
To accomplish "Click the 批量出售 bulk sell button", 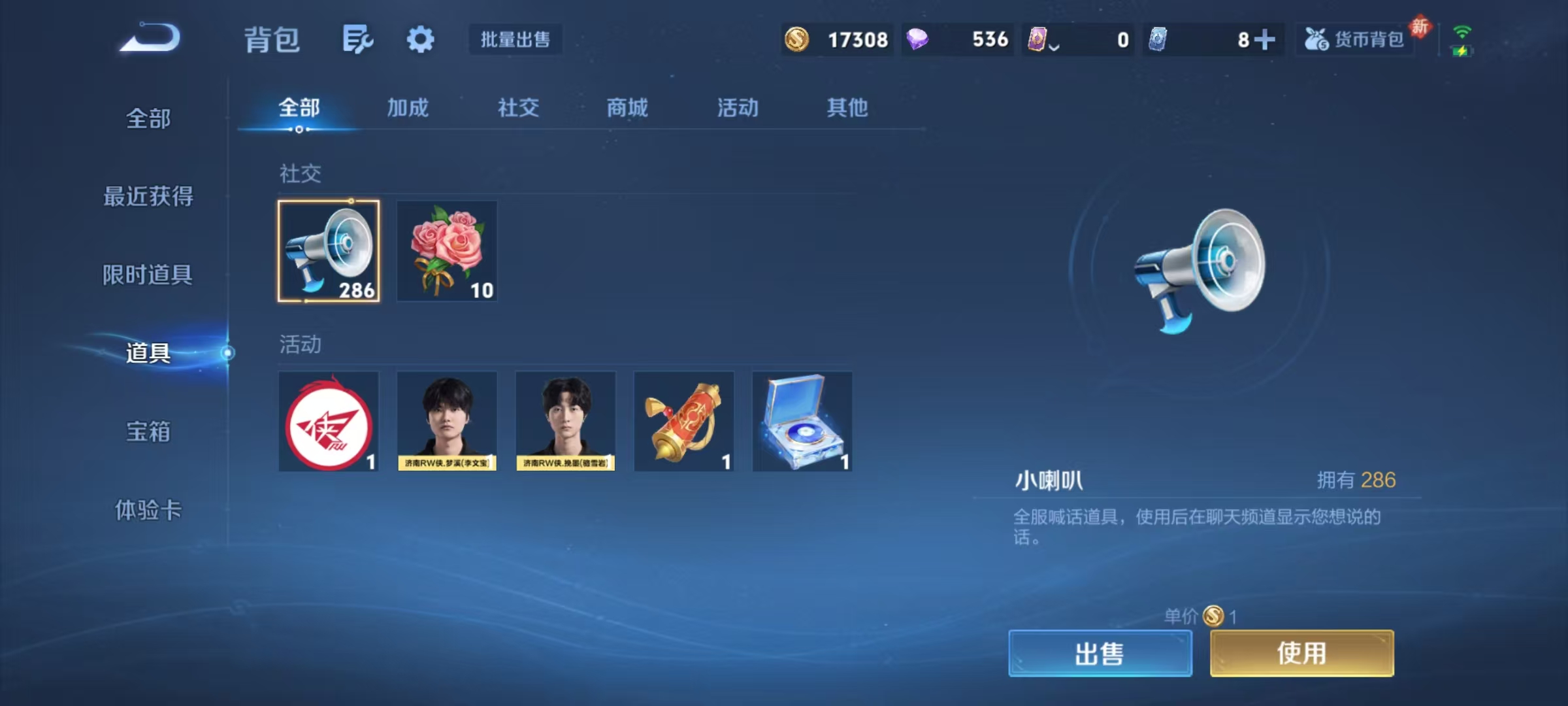I will tap(515, 39).
